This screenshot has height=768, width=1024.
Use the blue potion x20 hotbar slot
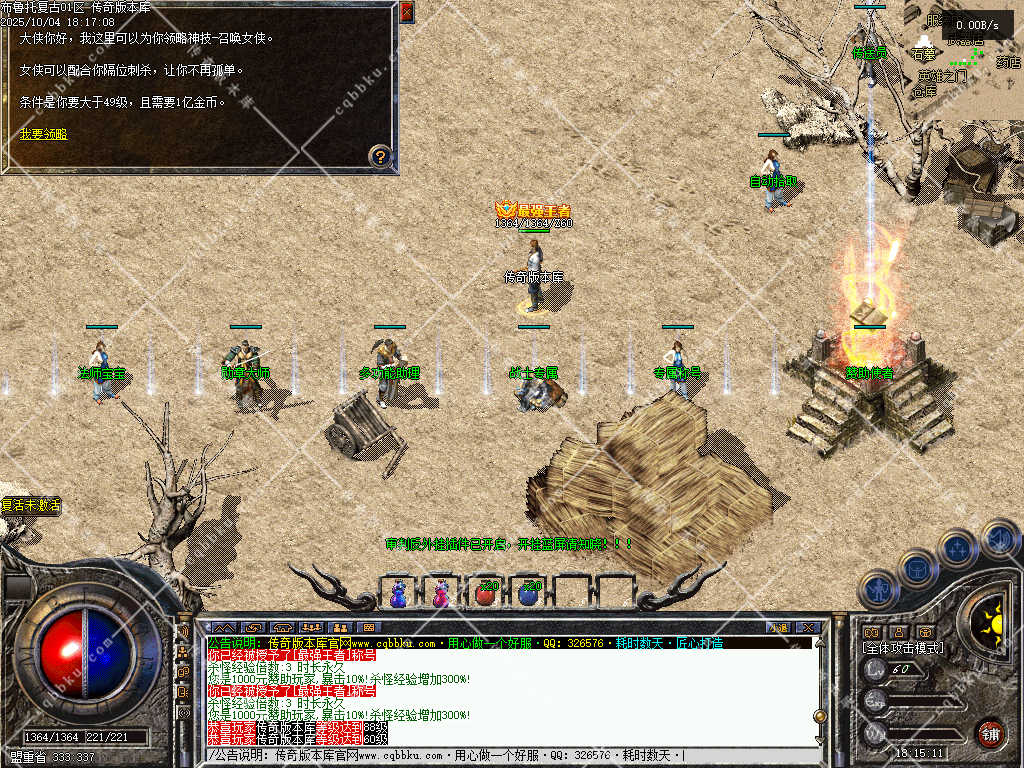[529, 593]
